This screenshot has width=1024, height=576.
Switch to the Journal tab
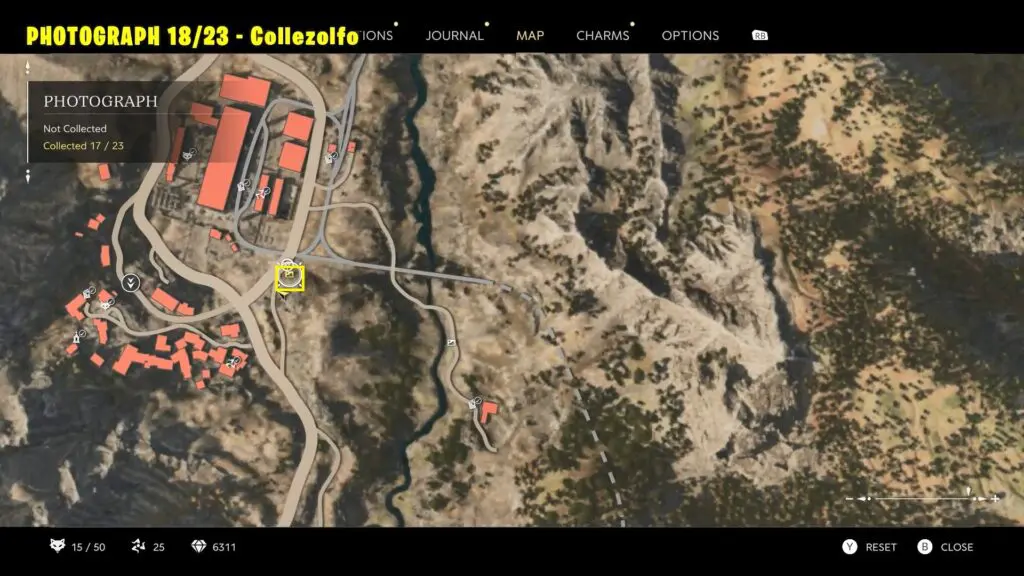tap(455, 36)
